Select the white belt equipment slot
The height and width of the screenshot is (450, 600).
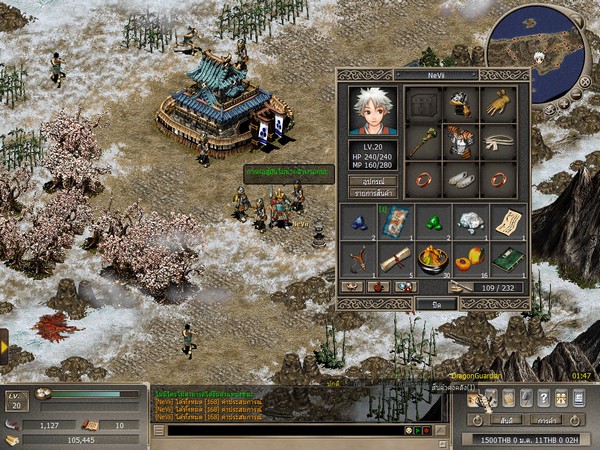[497, 143]
